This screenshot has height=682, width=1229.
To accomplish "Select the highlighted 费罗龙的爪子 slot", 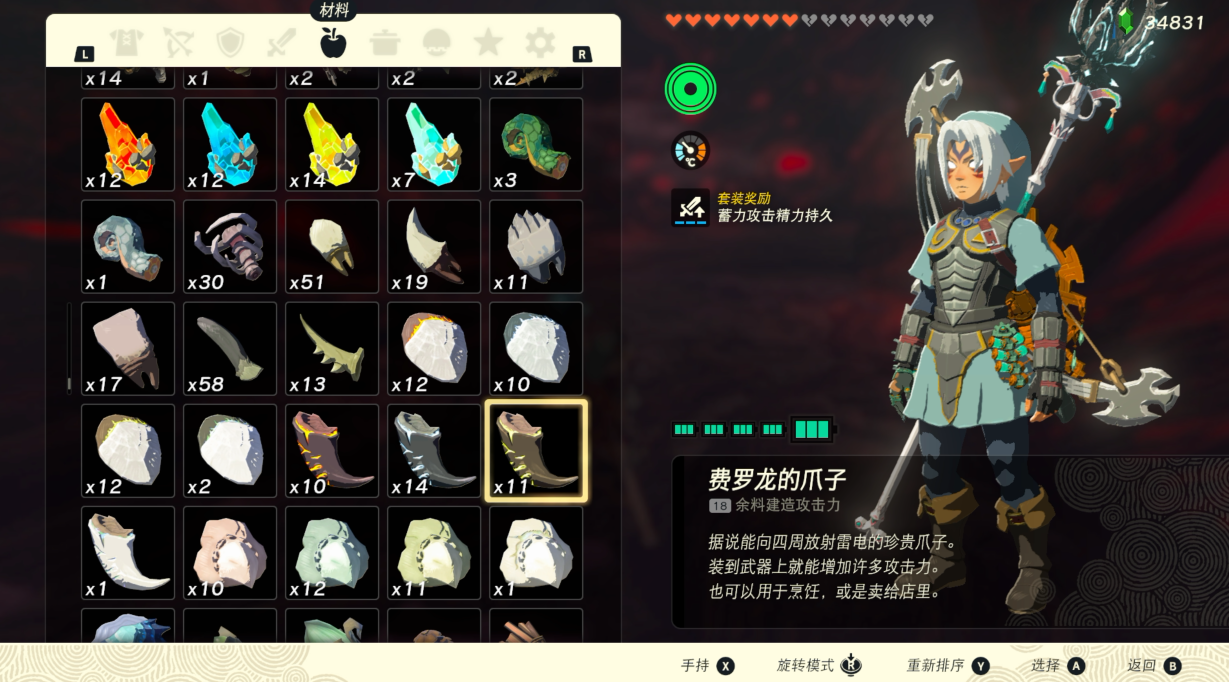I will [x=536, y=450].
